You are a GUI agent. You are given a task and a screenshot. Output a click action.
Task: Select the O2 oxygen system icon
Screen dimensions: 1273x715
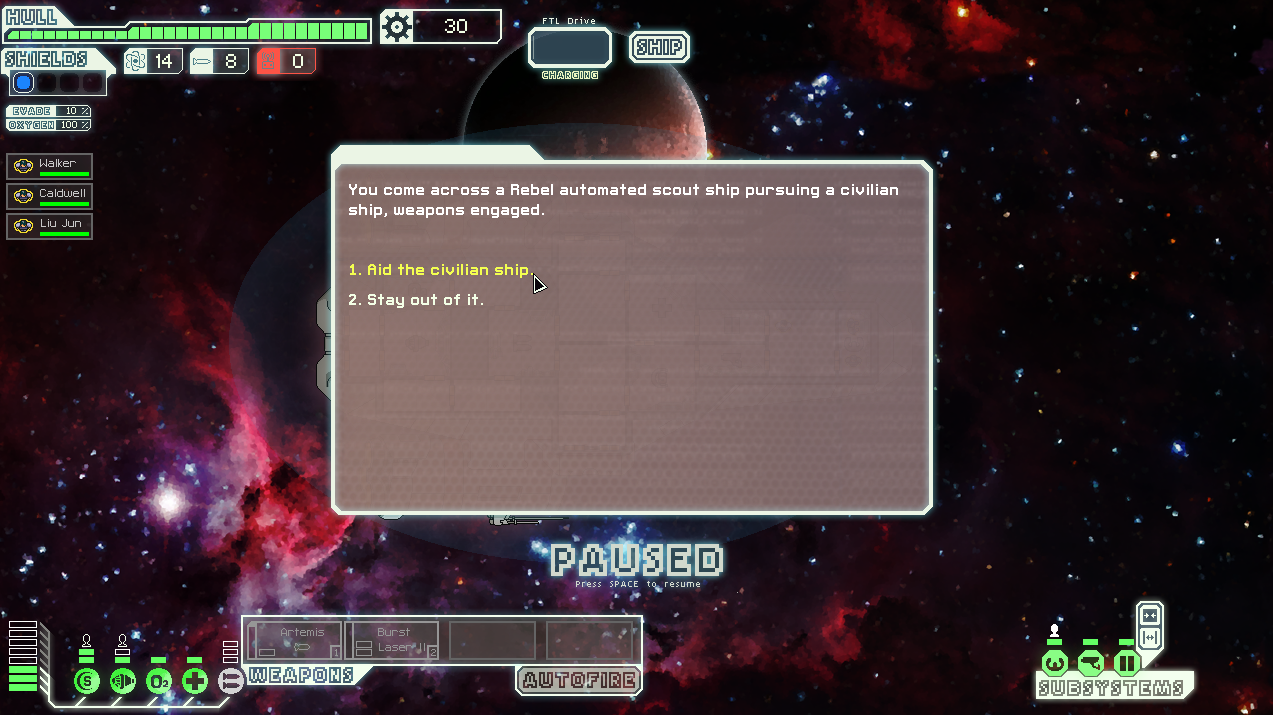pyautogui.click(x=159, y=682)
